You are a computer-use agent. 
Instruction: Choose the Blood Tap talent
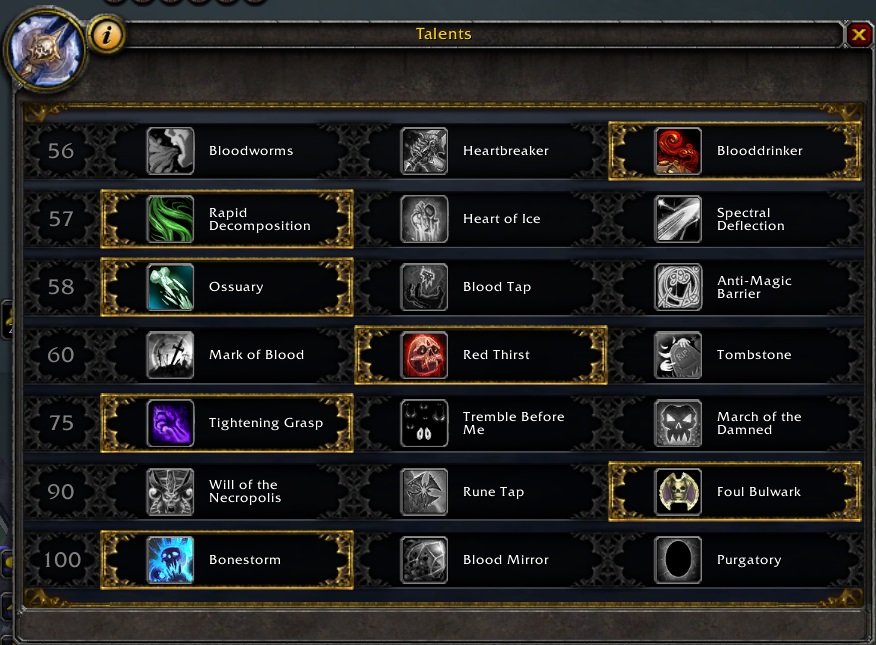[x=481, y=287]
